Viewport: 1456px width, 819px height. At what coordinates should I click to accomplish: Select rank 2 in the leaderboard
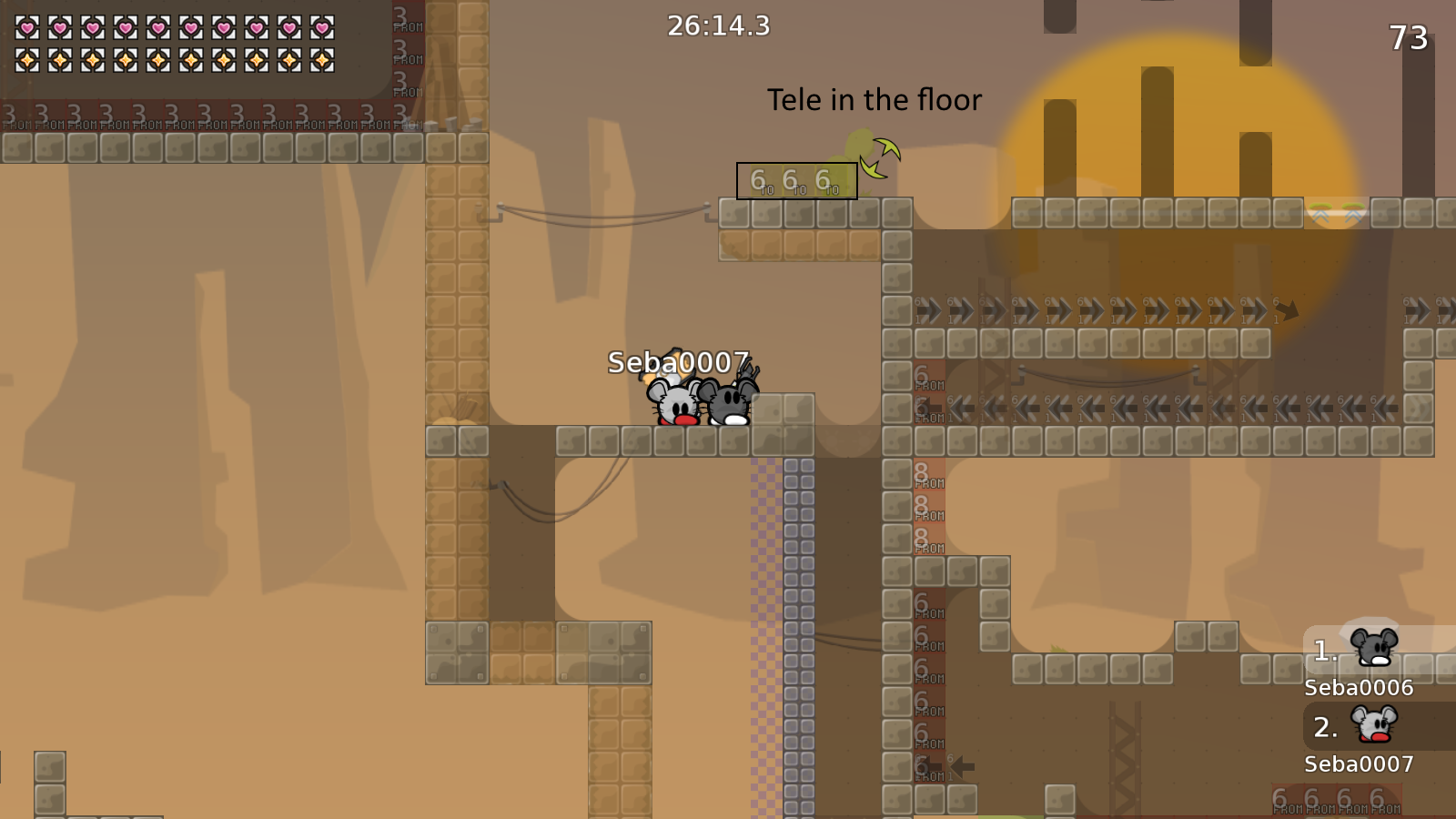tap(1323, 726)
